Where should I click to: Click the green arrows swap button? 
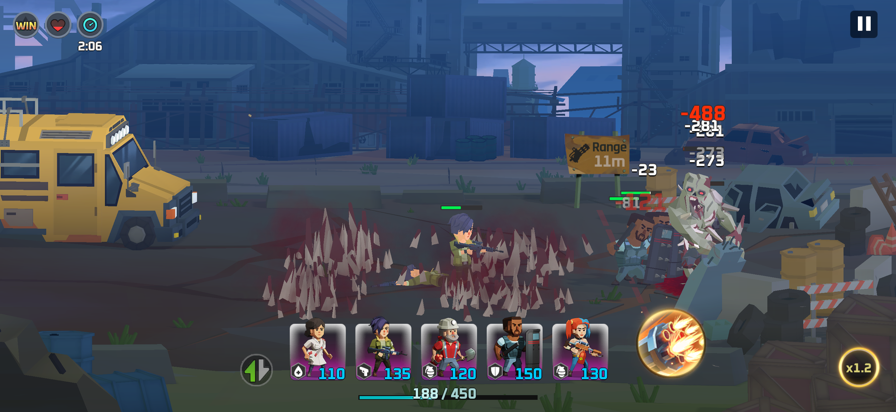256,370
